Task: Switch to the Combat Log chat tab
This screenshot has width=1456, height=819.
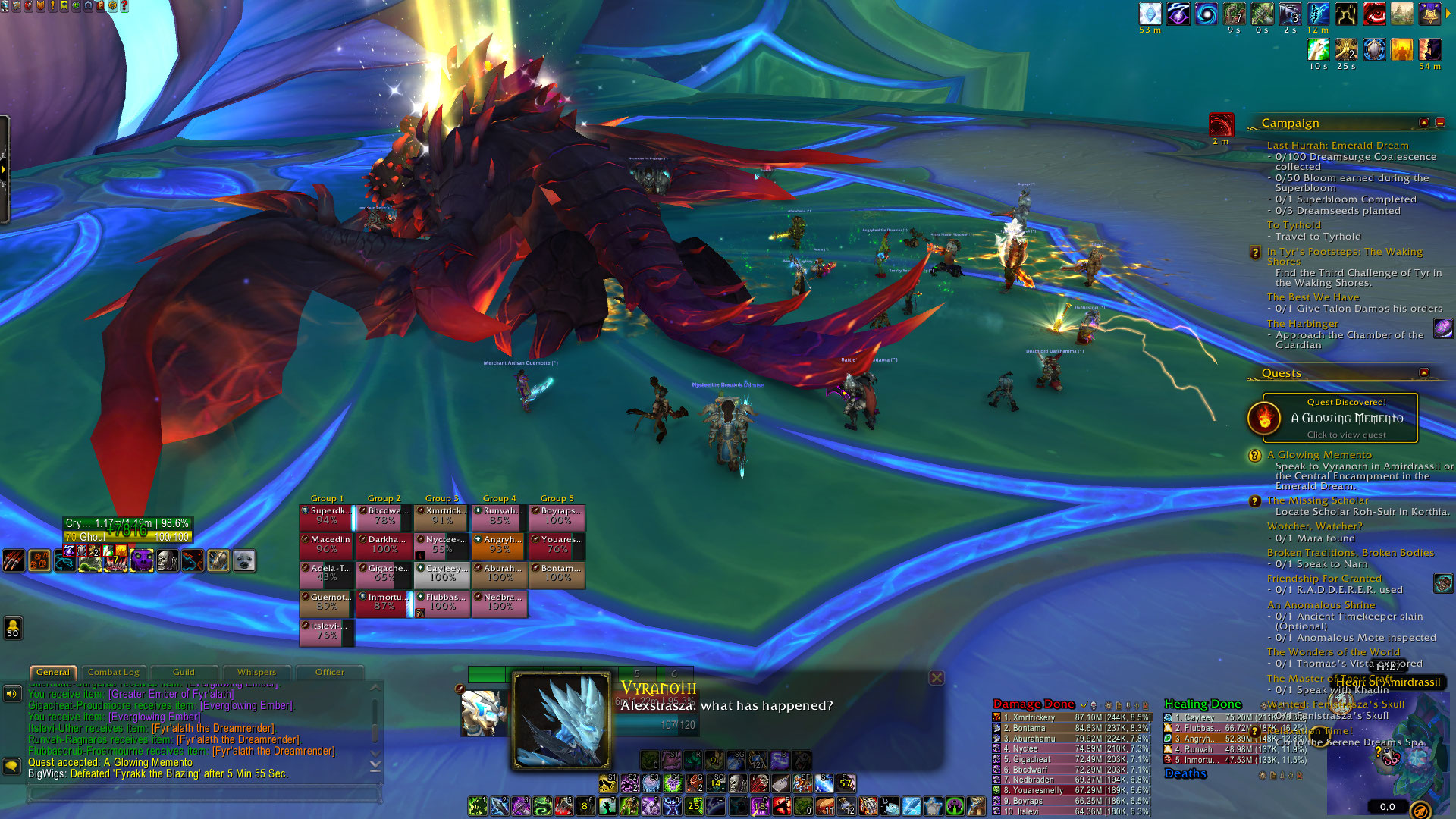Action: coord(113,672)
